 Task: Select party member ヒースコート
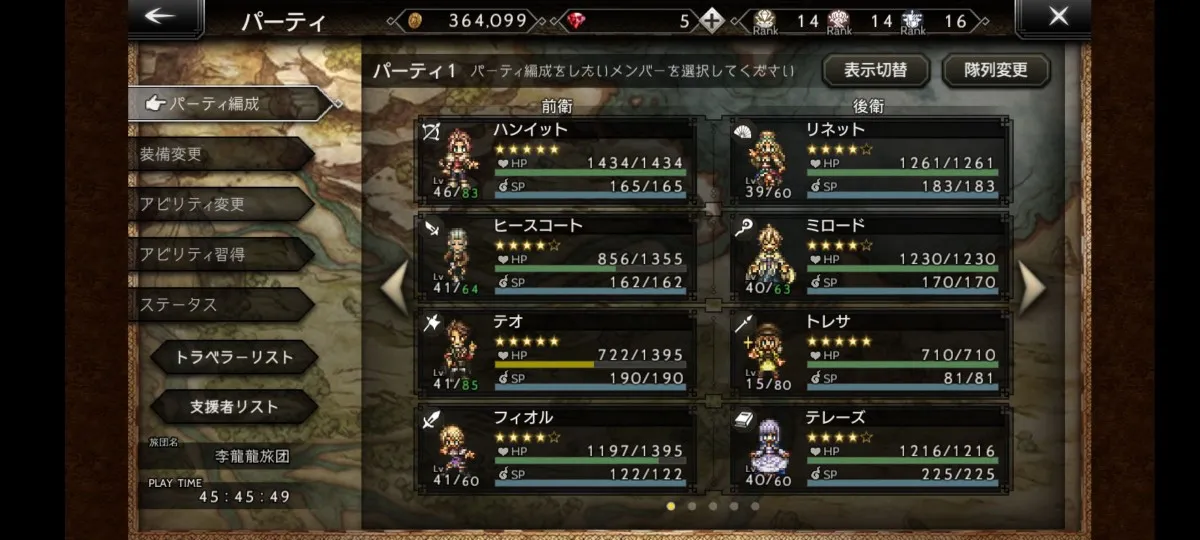pos(557,257)
